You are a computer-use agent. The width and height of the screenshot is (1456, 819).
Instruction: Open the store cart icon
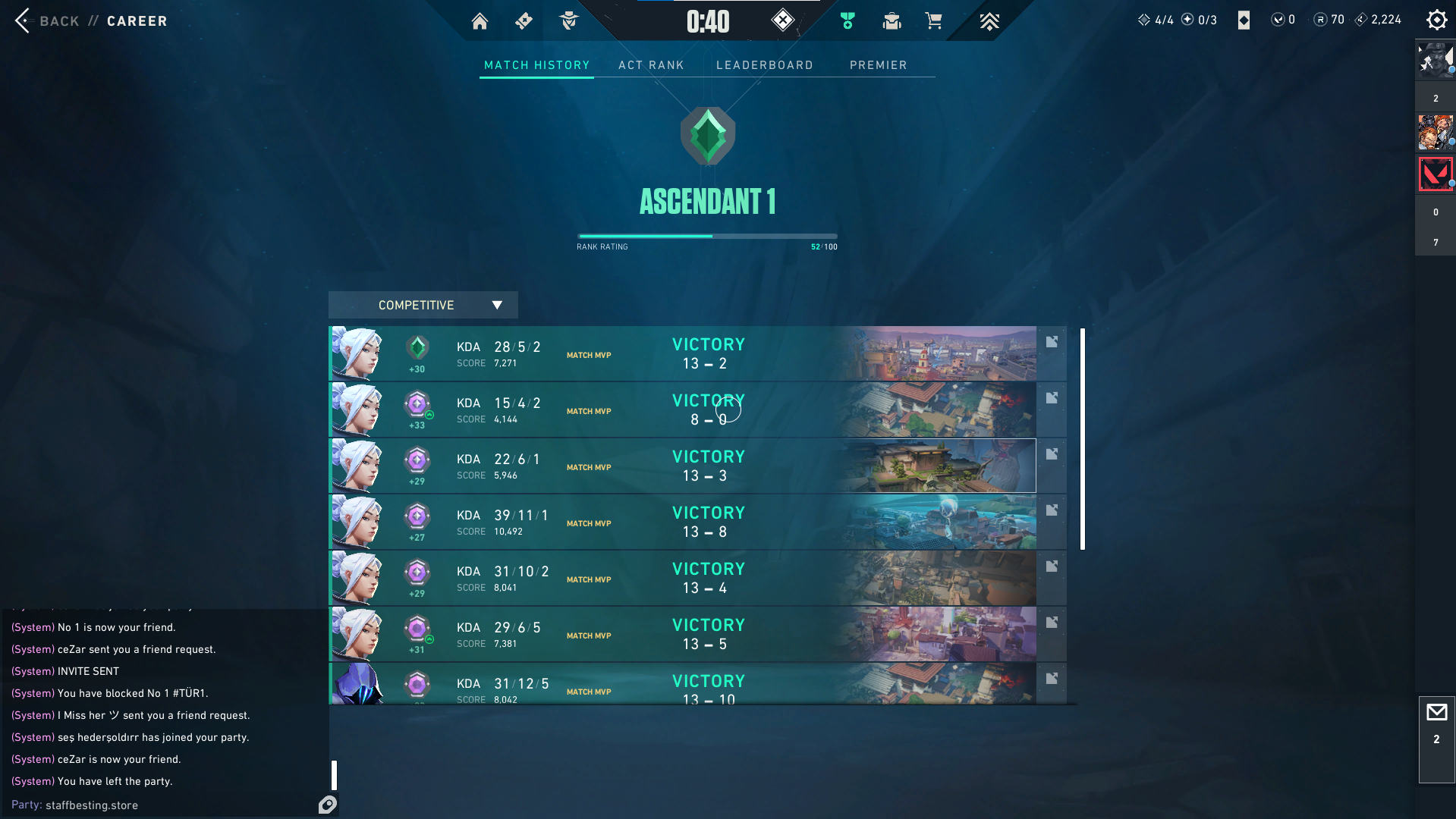pos(933,21)
